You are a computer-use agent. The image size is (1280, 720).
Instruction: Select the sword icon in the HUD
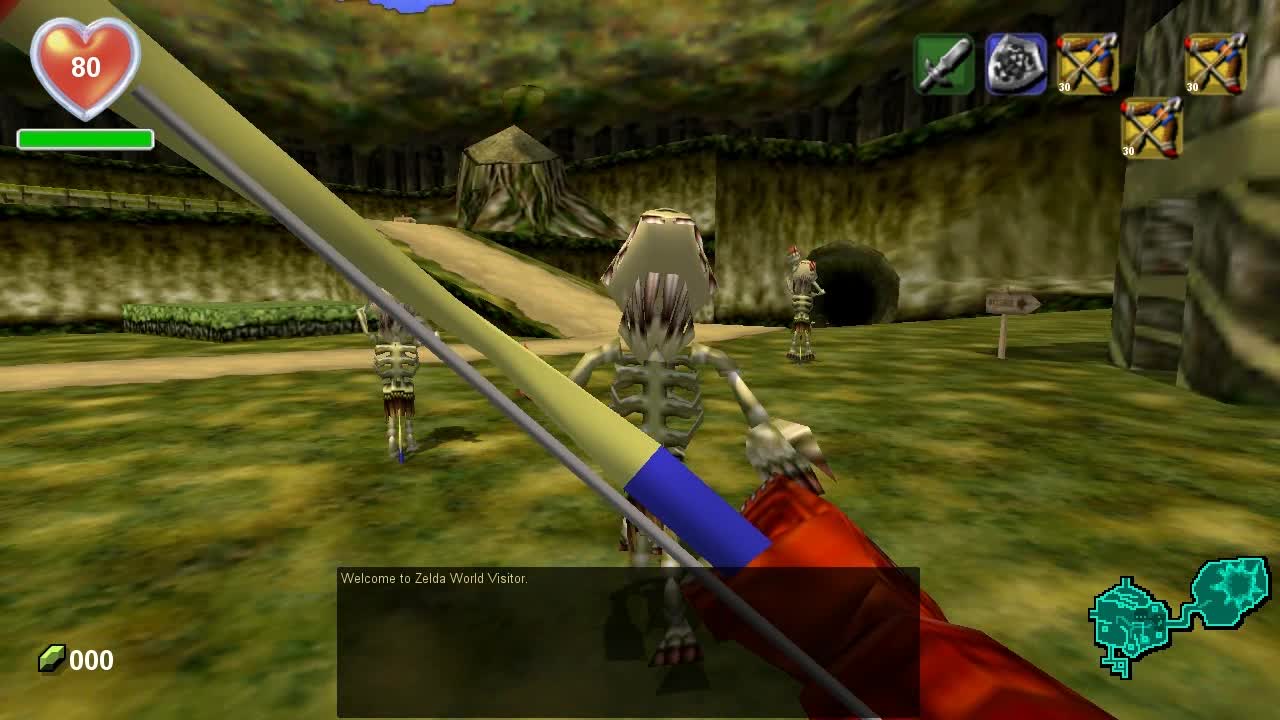pyautogui.click(x=946, y=63)
